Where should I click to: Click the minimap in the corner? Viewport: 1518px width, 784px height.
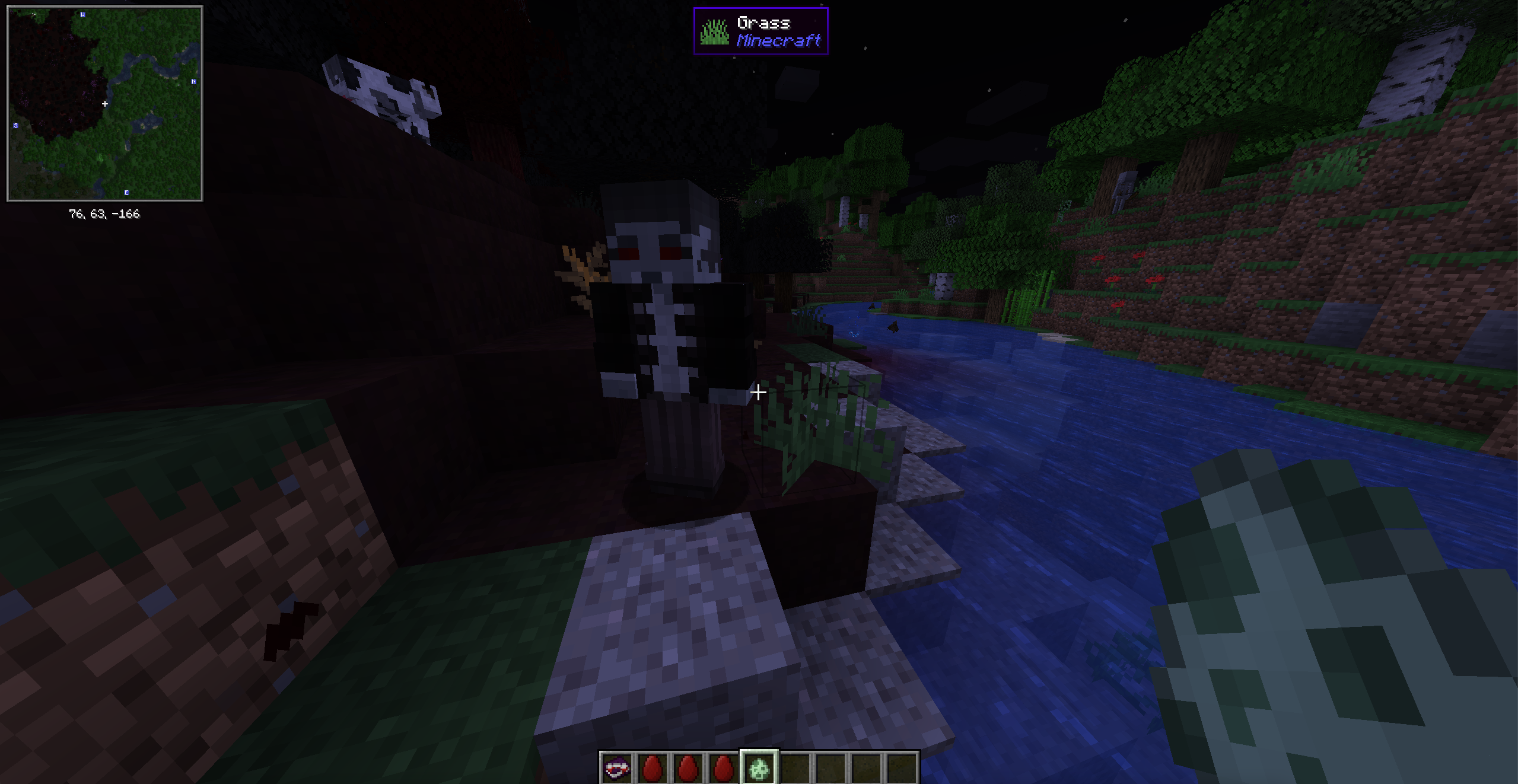(105, 104)
